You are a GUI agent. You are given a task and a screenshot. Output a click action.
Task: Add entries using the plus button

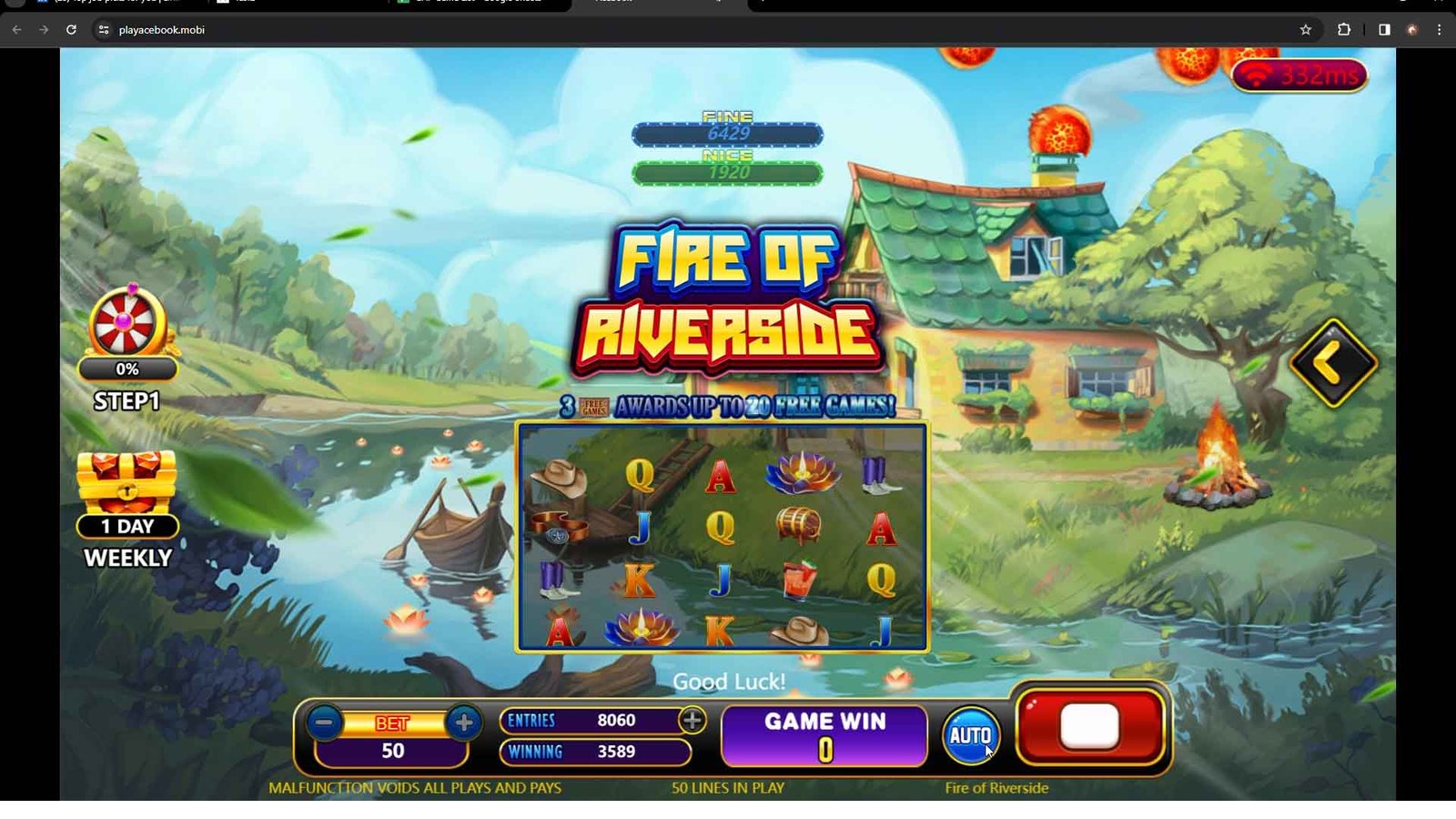693,721
